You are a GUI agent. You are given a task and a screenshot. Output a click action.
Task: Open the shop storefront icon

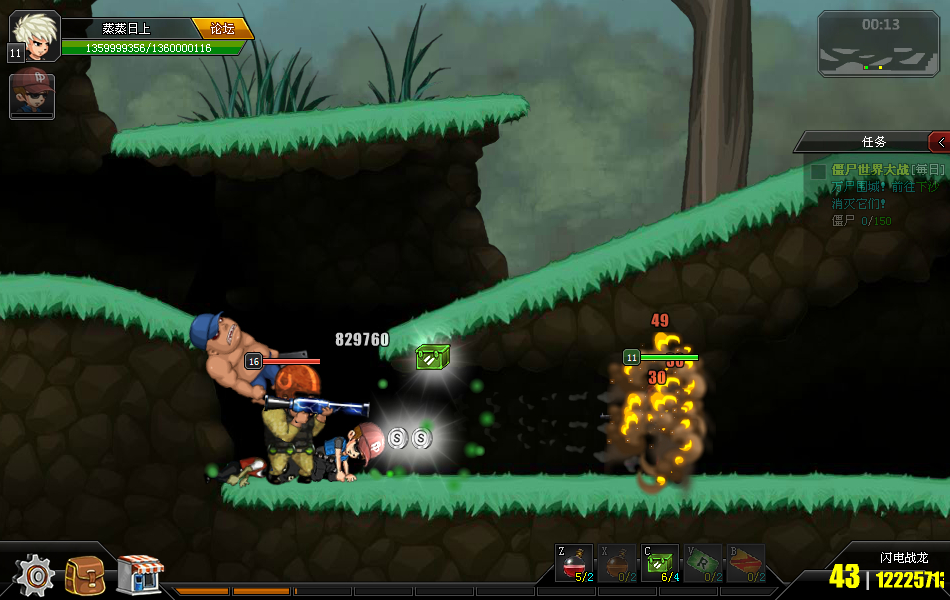point(139,575)
